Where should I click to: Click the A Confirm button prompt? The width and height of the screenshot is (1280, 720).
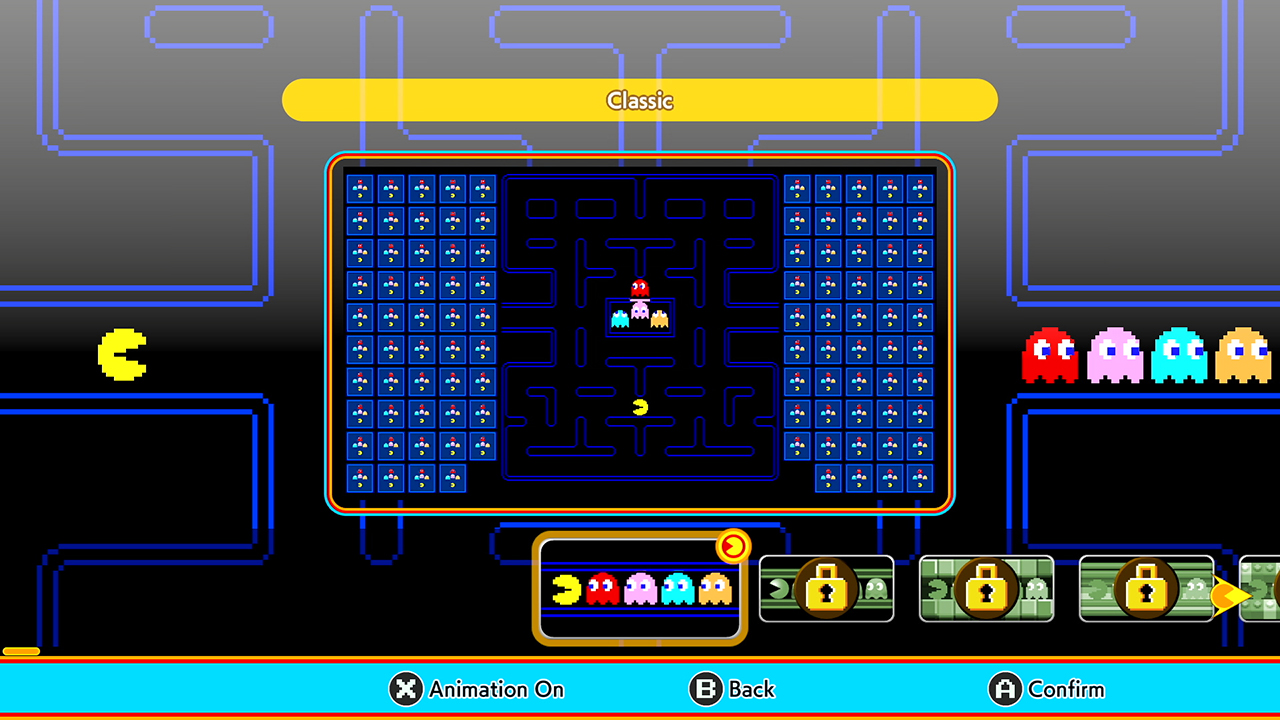1046,690
